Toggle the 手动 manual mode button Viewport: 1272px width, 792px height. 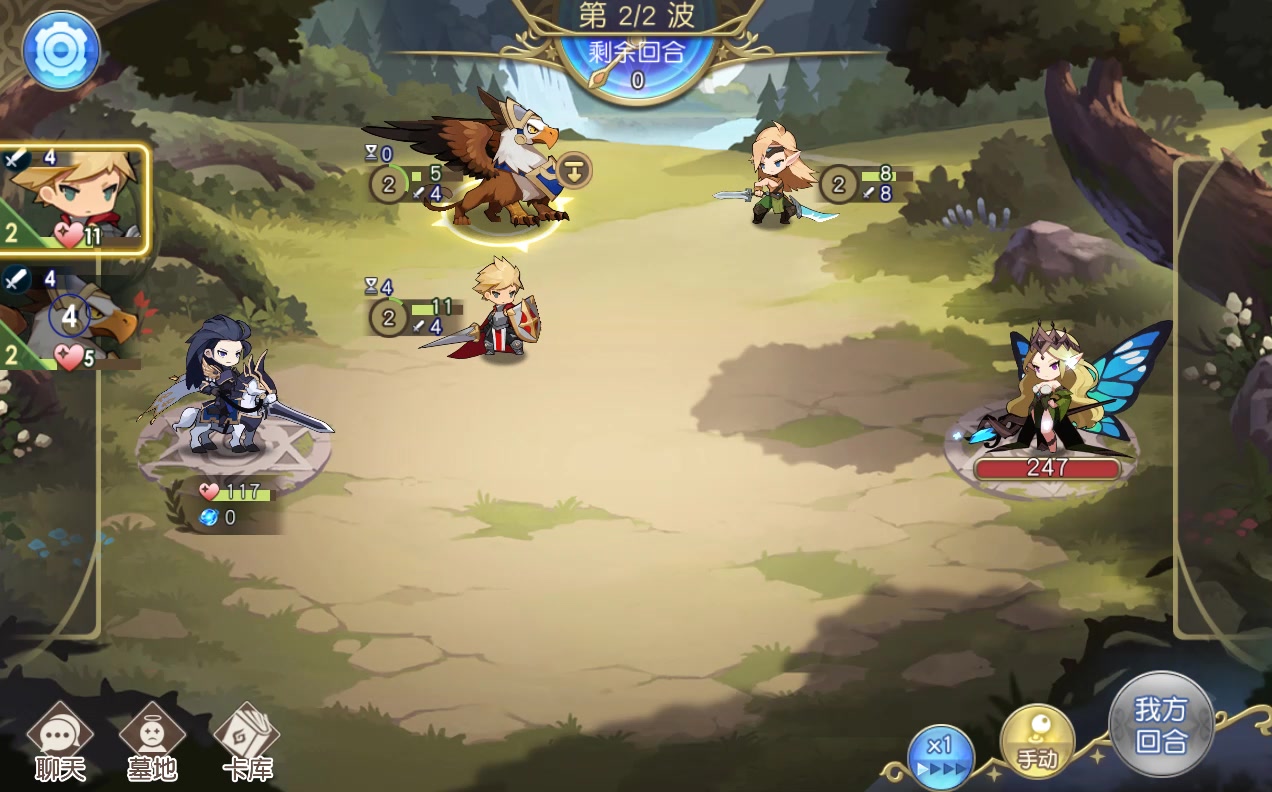(1037, 742)
